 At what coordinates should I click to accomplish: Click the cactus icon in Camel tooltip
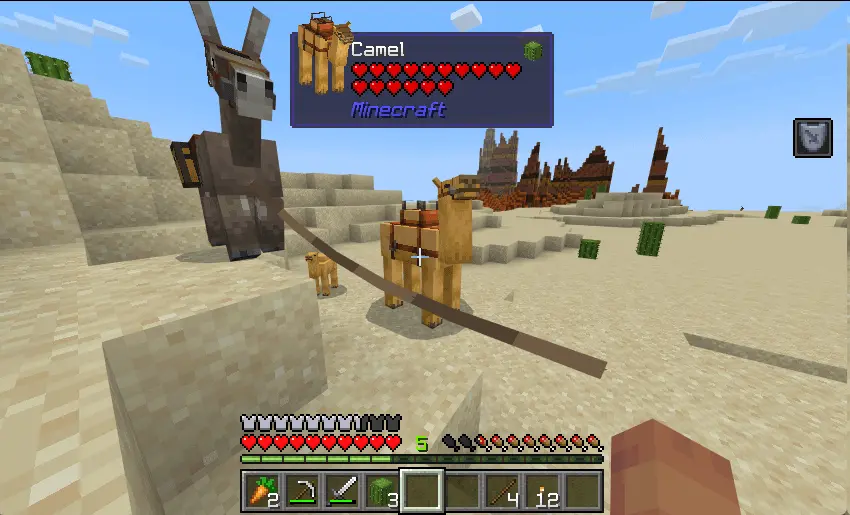[x=532, y=51]
